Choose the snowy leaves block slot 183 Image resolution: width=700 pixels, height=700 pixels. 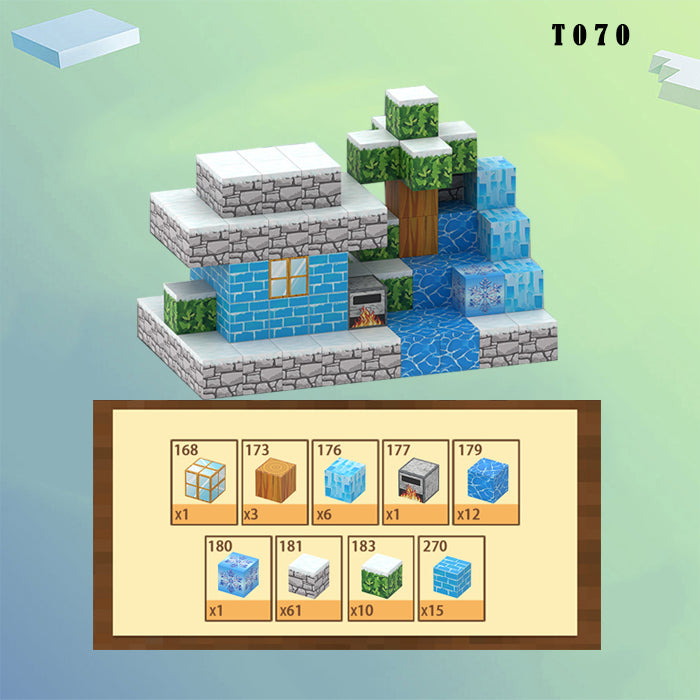click(x=381, y=578)
